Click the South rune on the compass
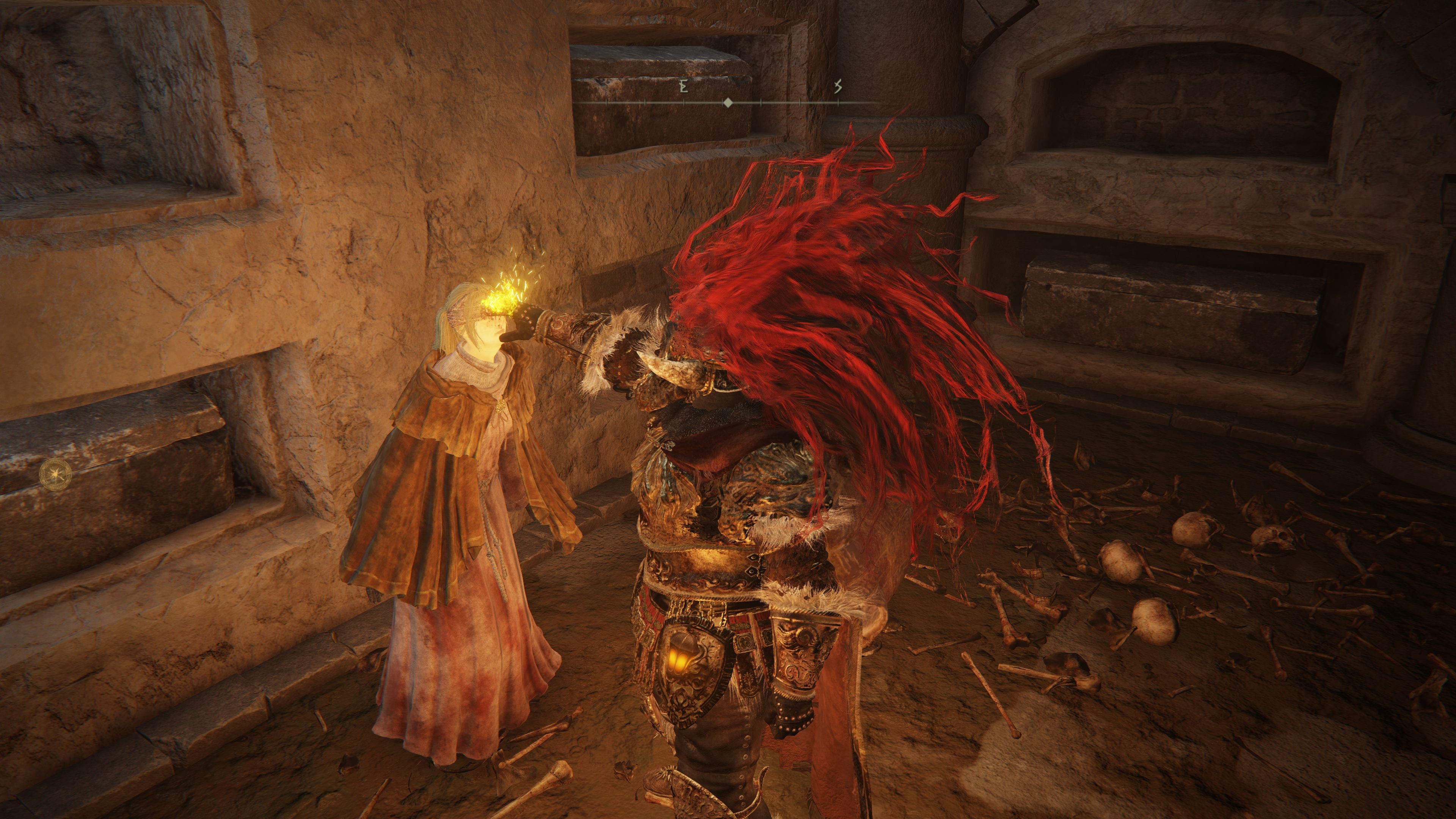 [x=838, y=86]
